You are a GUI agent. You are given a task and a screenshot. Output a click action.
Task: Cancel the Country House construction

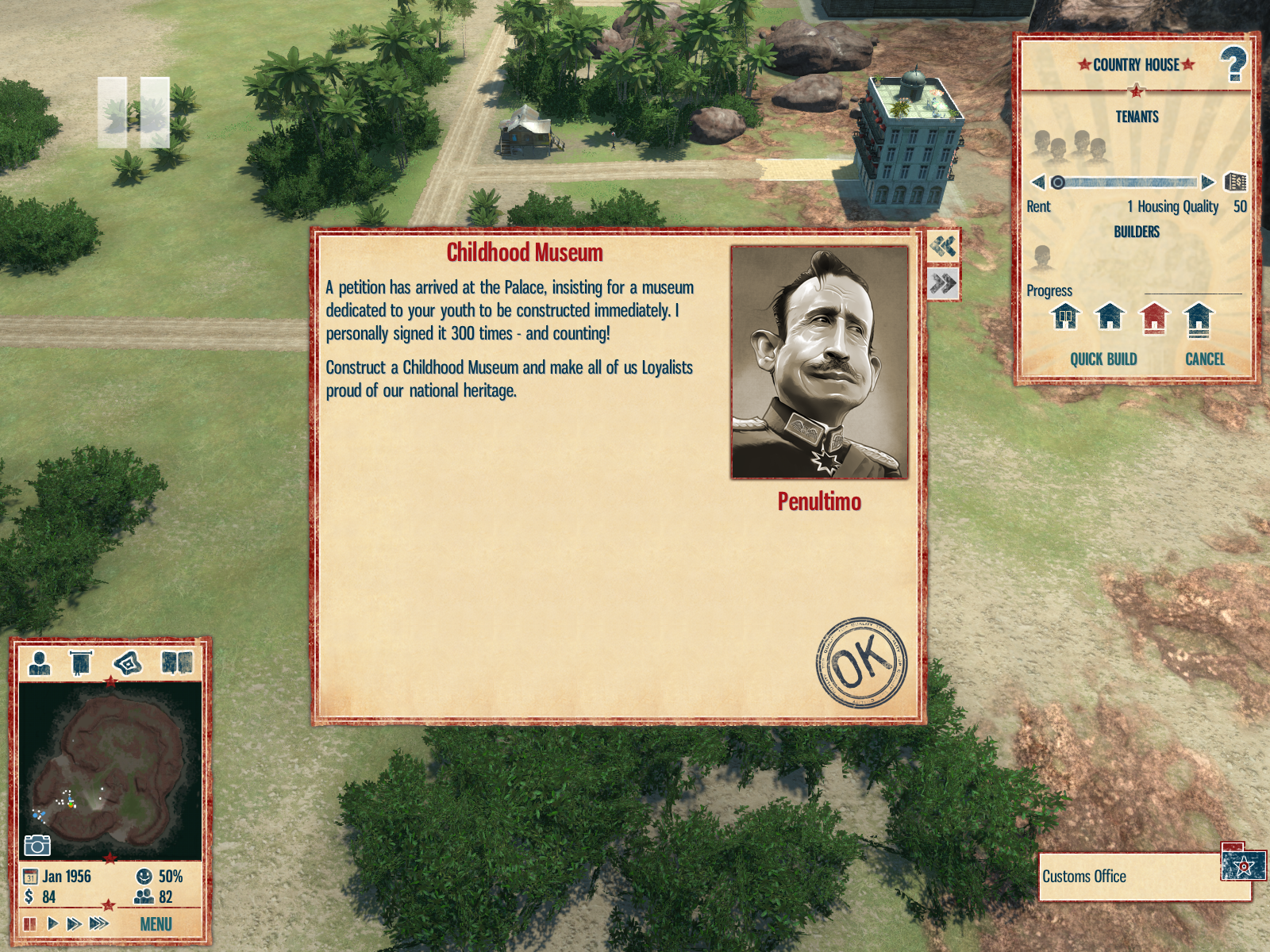coord(1204,359)
